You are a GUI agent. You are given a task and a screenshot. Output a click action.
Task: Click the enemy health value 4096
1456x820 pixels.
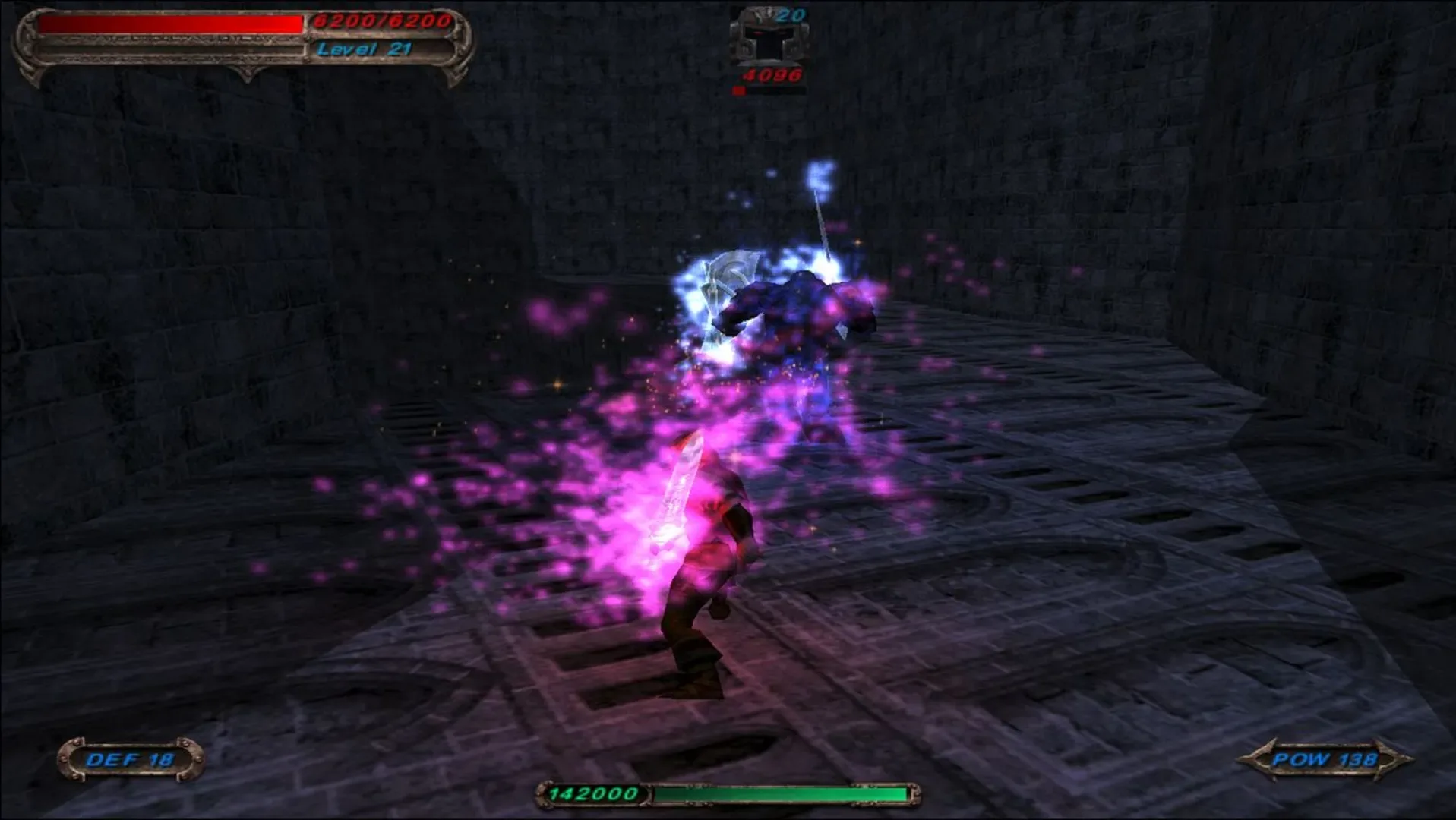(772, 74)
